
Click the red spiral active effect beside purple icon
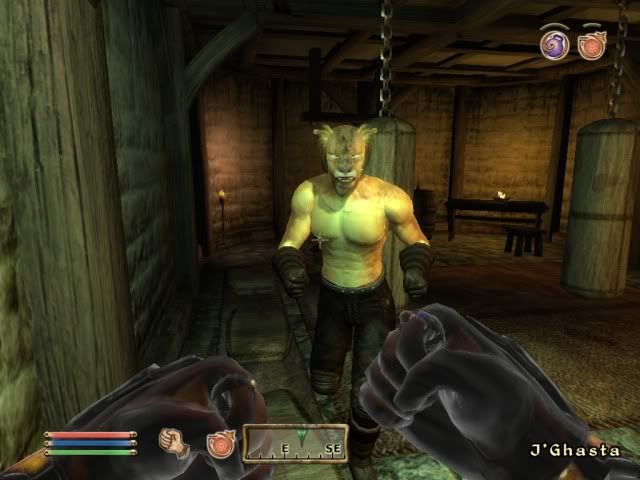click(592, 45)
